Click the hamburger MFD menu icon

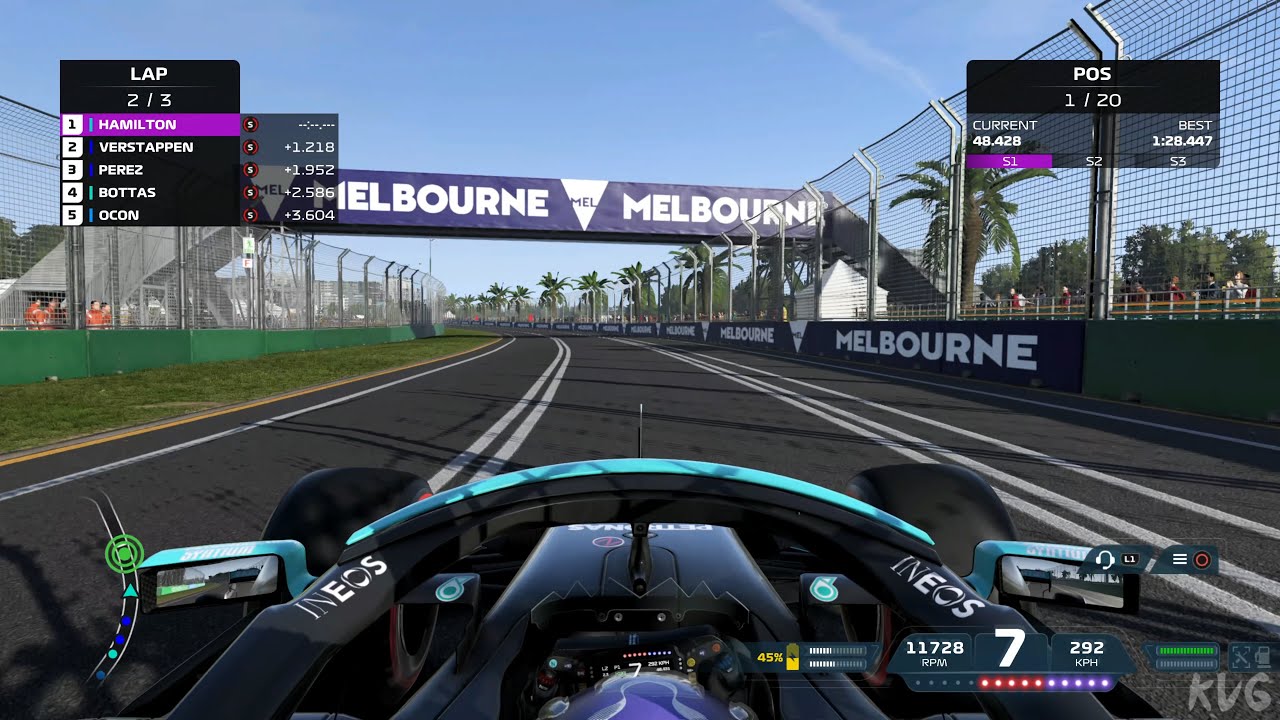[1180, 559]
